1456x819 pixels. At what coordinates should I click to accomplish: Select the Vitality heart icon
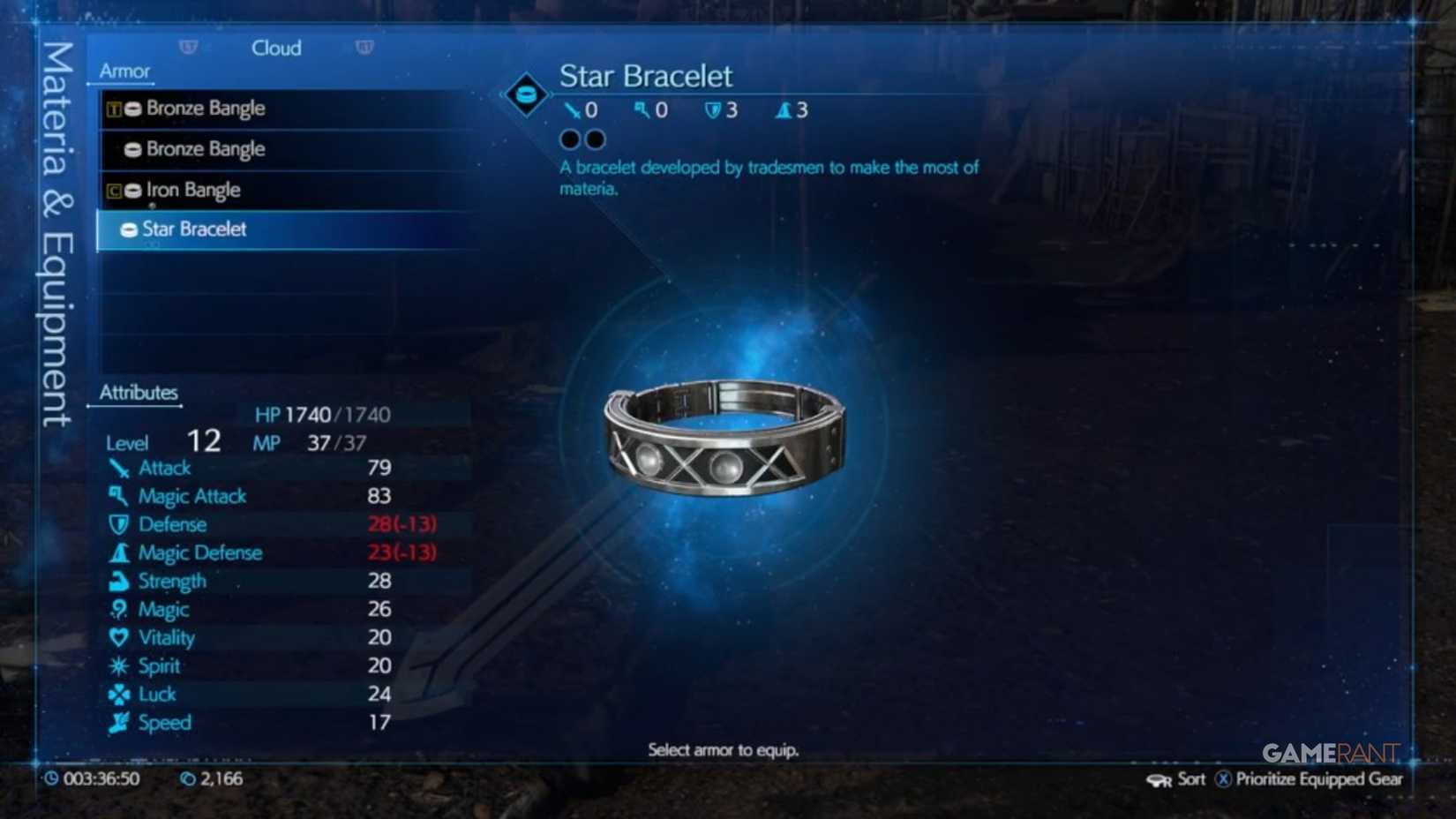117,637
